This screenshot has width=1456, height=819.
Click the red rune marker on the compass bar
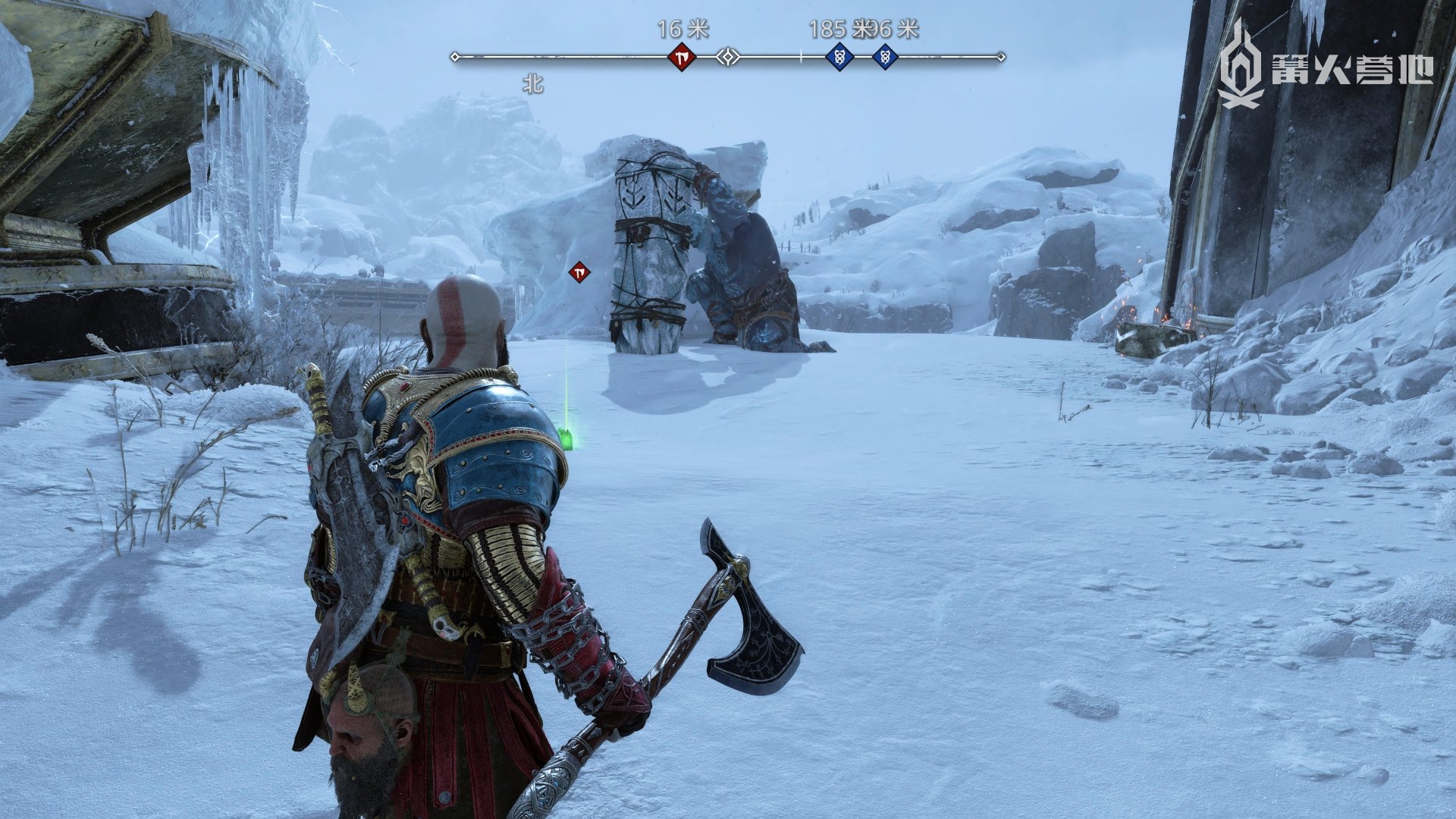[x=681, y=57]
